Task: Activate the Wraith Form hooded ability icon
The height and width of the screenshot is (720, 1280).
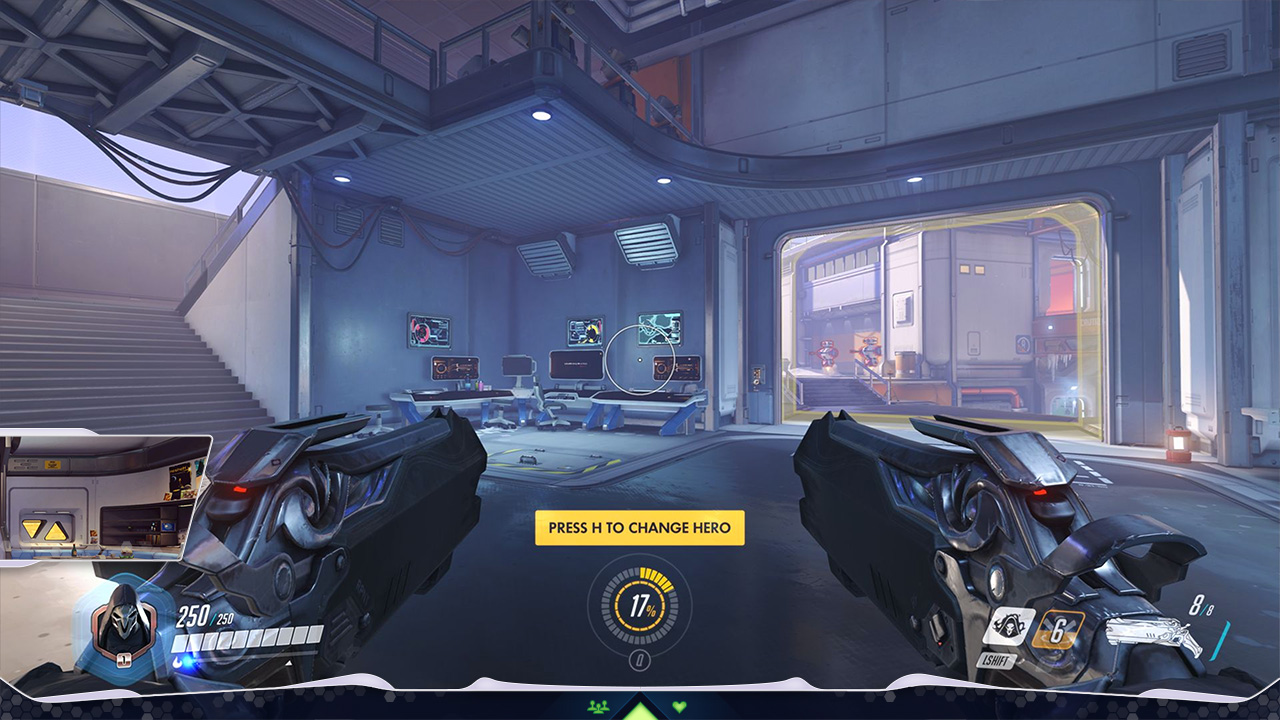Action: coord(1008,627)
